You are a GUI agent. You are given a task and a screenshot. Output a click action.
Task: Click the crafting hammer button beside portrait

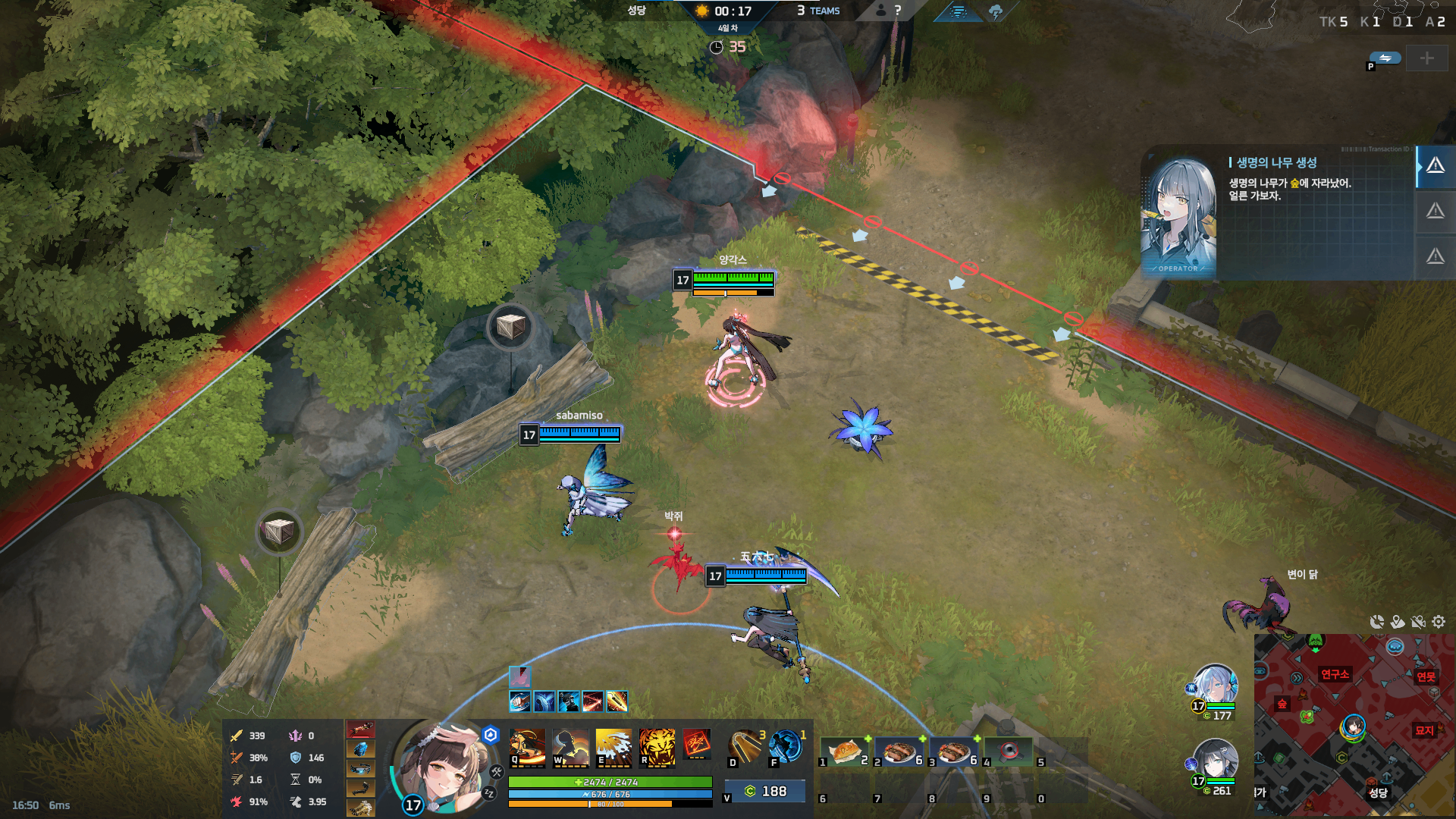(497, 772)
